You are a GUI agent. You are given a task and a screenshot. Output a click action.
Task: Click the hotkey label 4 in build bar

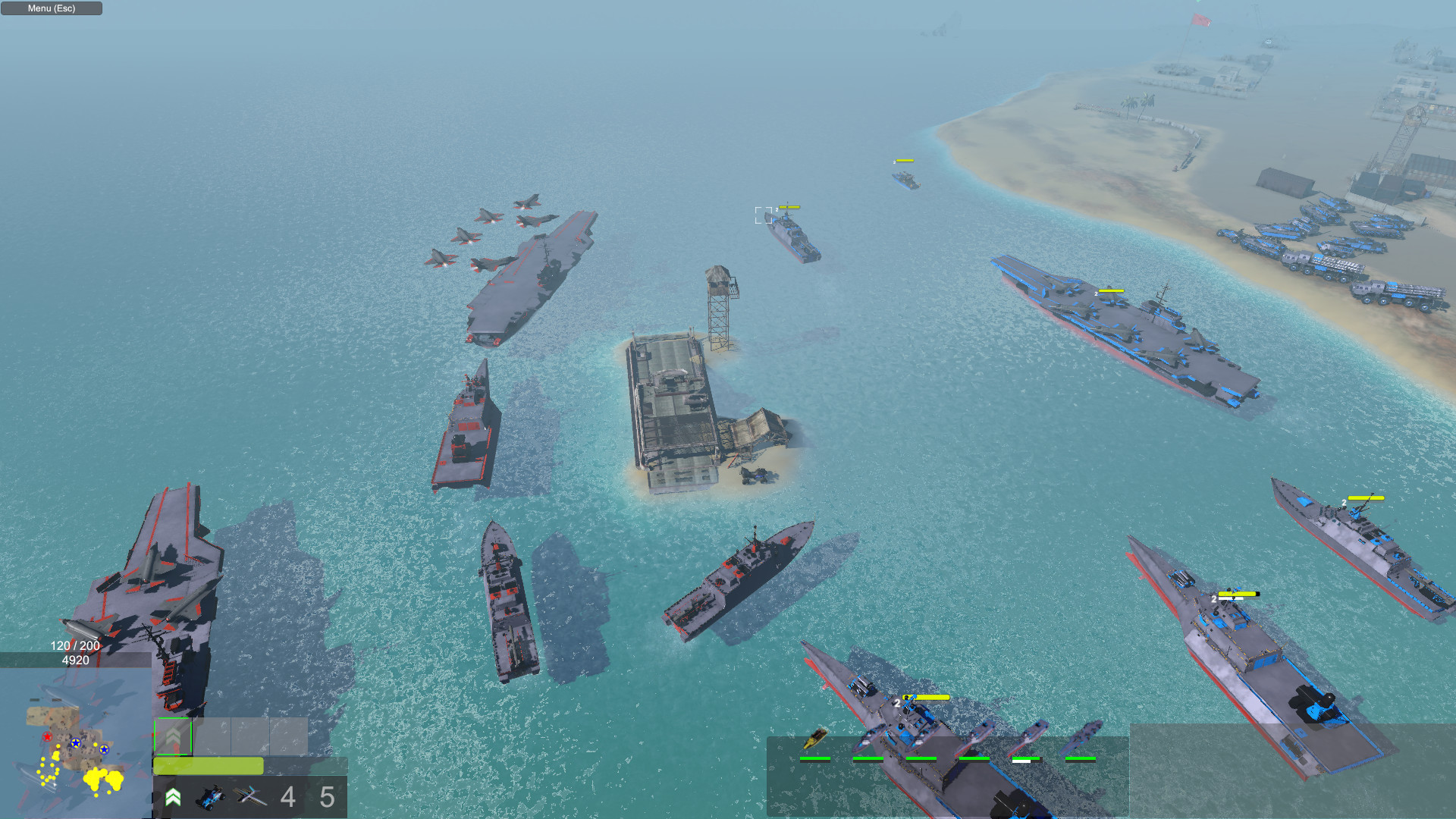(287, 795)
